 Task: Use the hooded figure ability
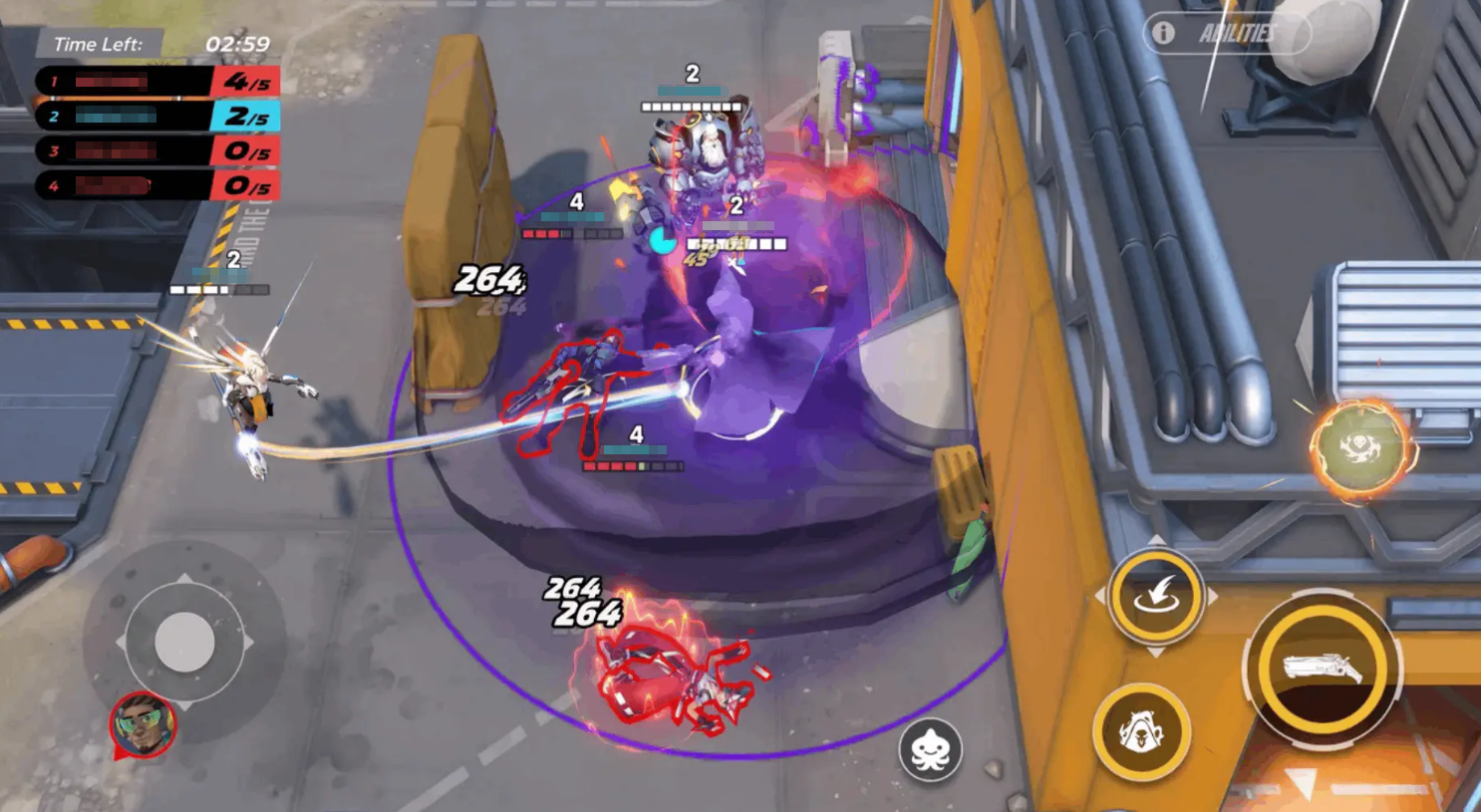[x=1142, y=732]
